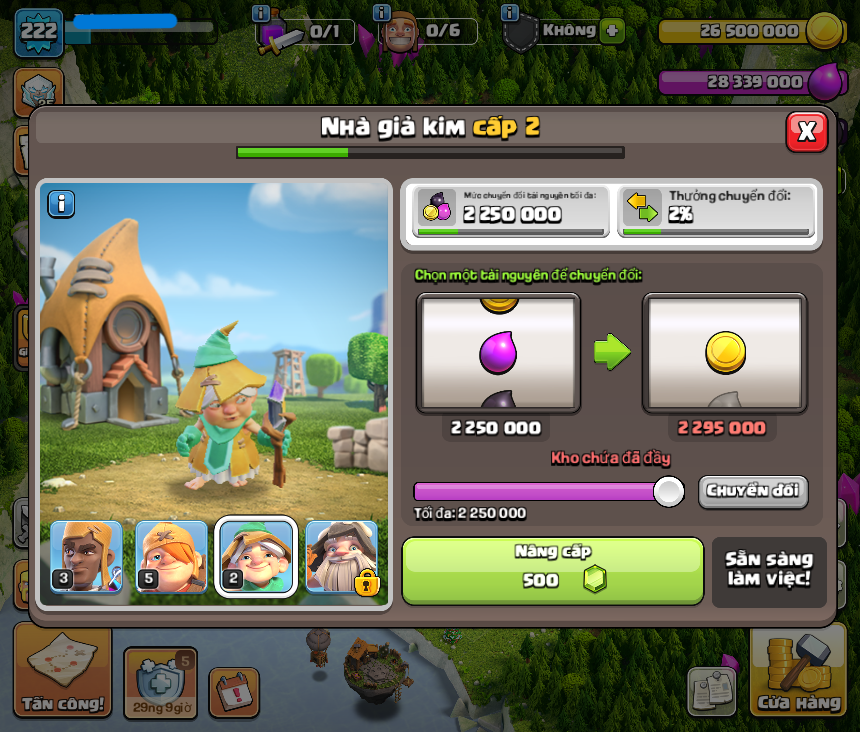Choose the orange-haired level 5 helper portrait
Image resolution: width=860 pixels, height=732 pixels.
[171, 557]
